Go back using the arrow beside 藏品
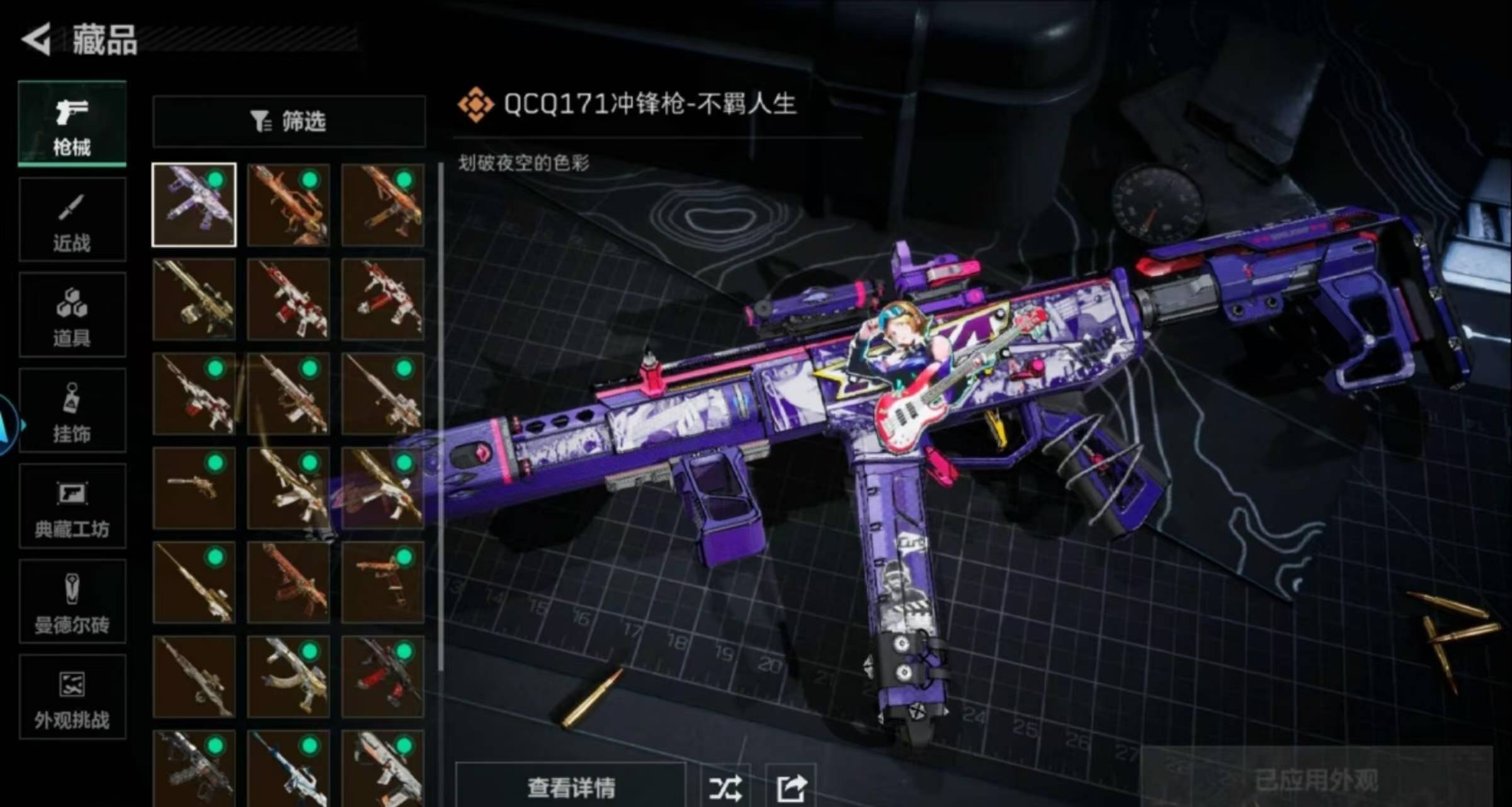The image size is (1512, 807). coord(37,40)
